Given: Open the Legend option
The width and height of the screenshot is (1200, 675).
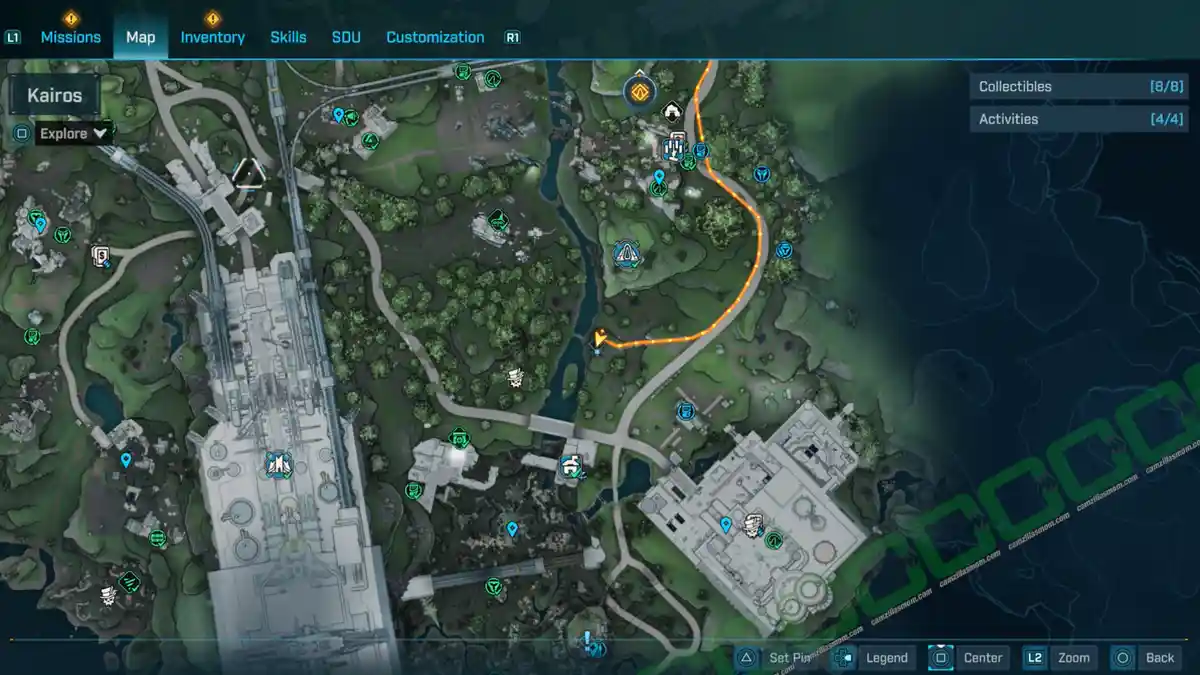Looking at the screenshot, I should 874,657.
